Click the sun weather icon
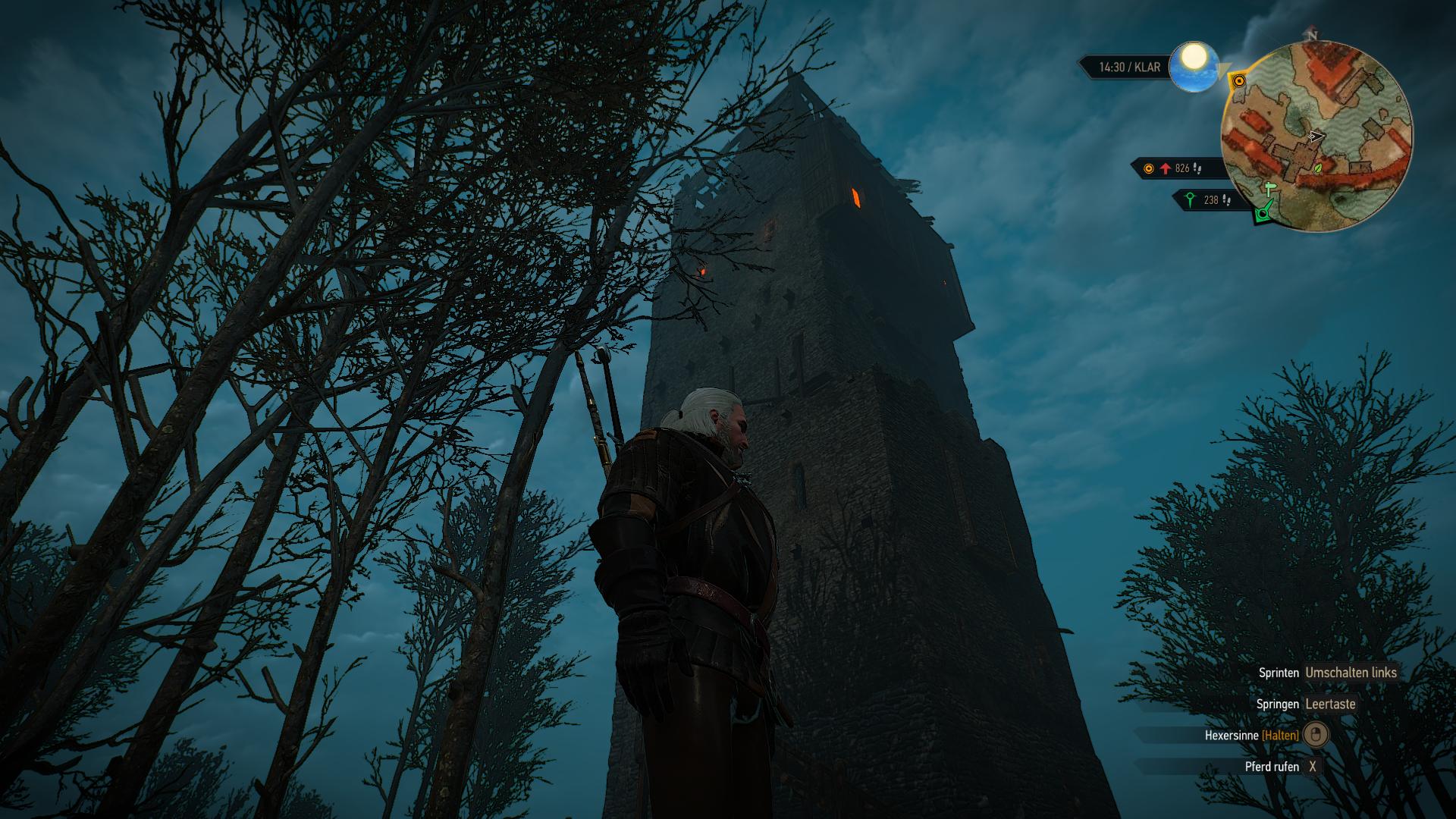Image resolution: width=1456 pixels, height=819 pixels. [1194, 66]
